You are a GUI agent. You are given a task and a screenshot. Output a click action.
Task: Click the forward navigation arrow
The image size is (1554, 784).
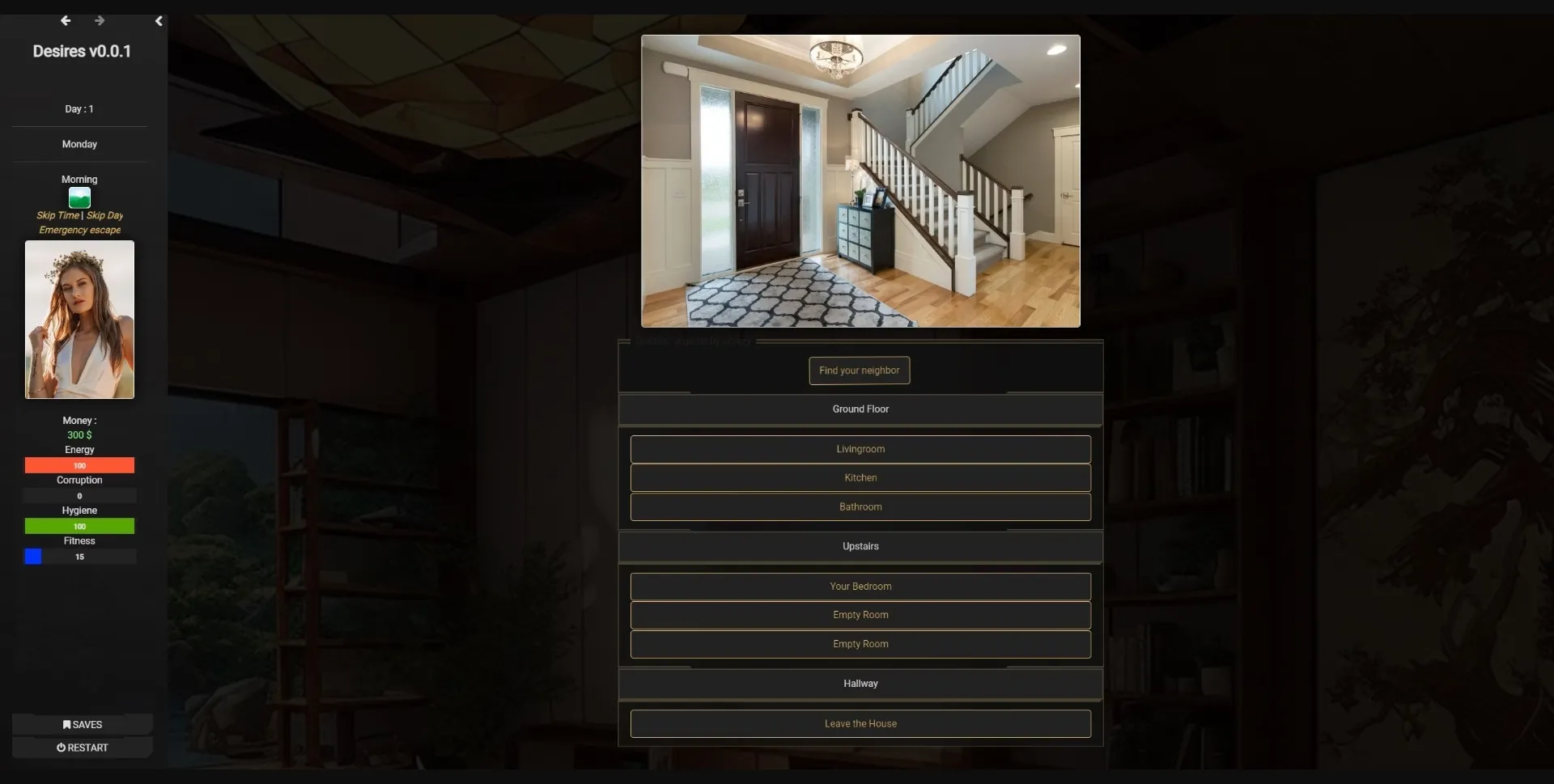(100, 20)
